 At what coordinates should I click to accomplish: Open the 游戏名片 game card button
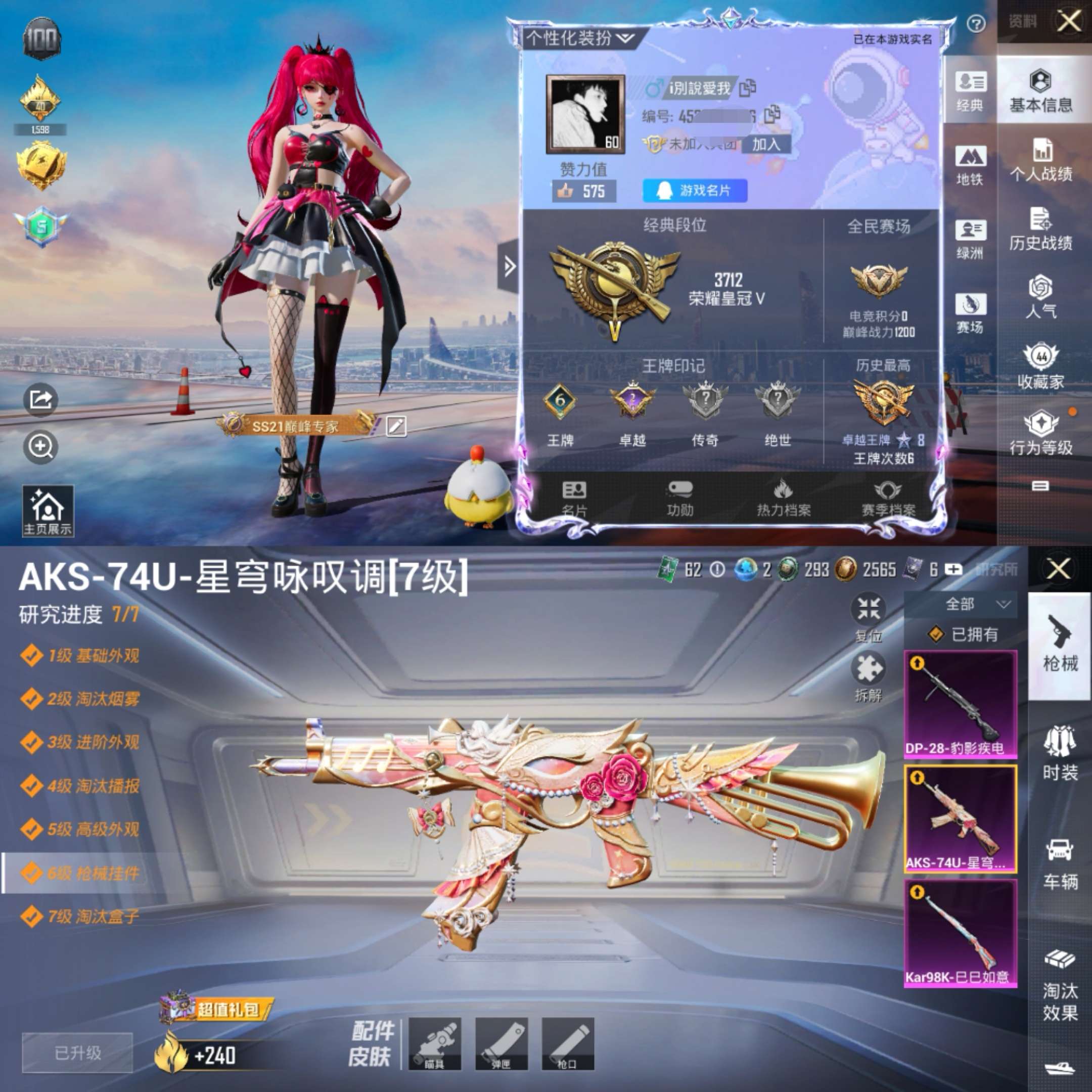pos(696,191)
